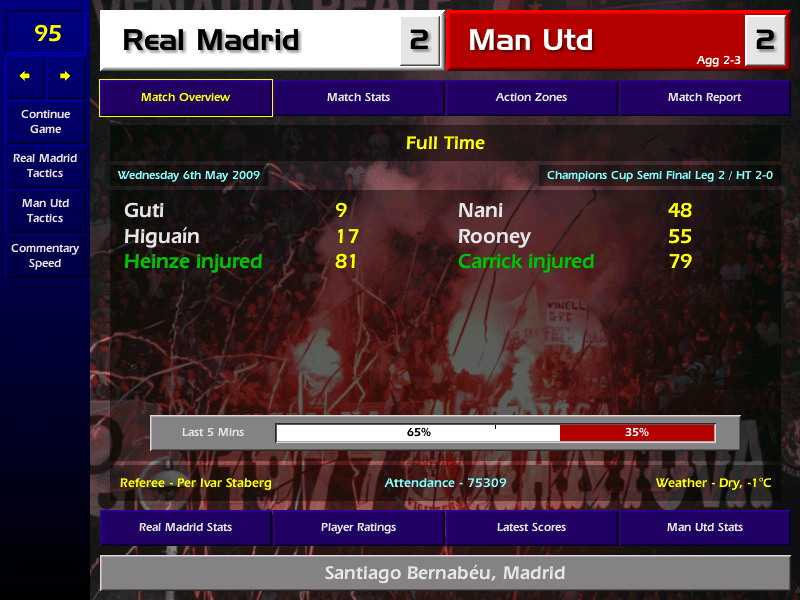
Task: Click the Santiago Bernabéu stadium bar
Action: point(444,574)
